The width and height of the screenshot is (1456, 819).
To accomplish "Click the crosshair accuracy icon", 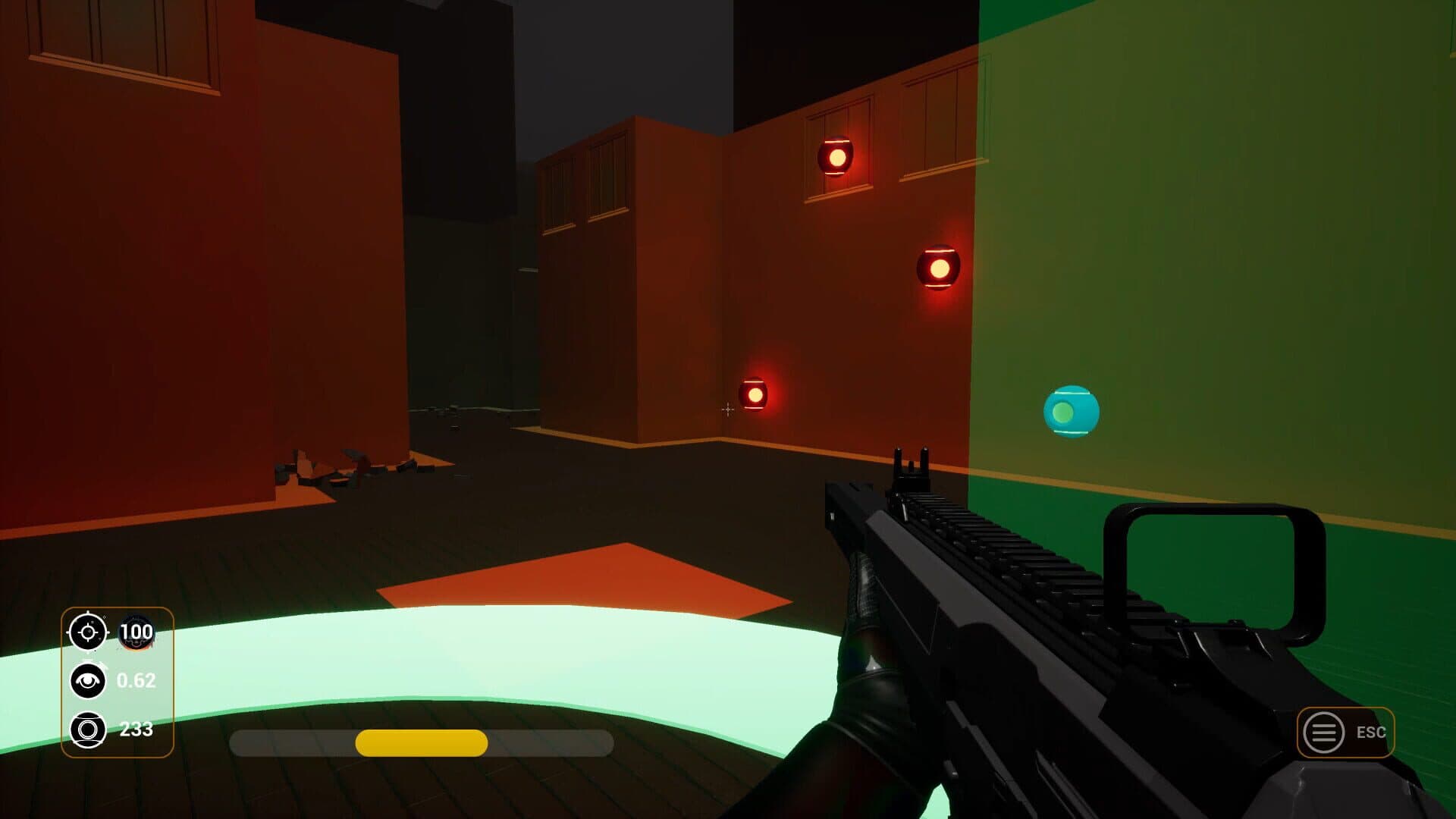I will click(x=88, y=632).
